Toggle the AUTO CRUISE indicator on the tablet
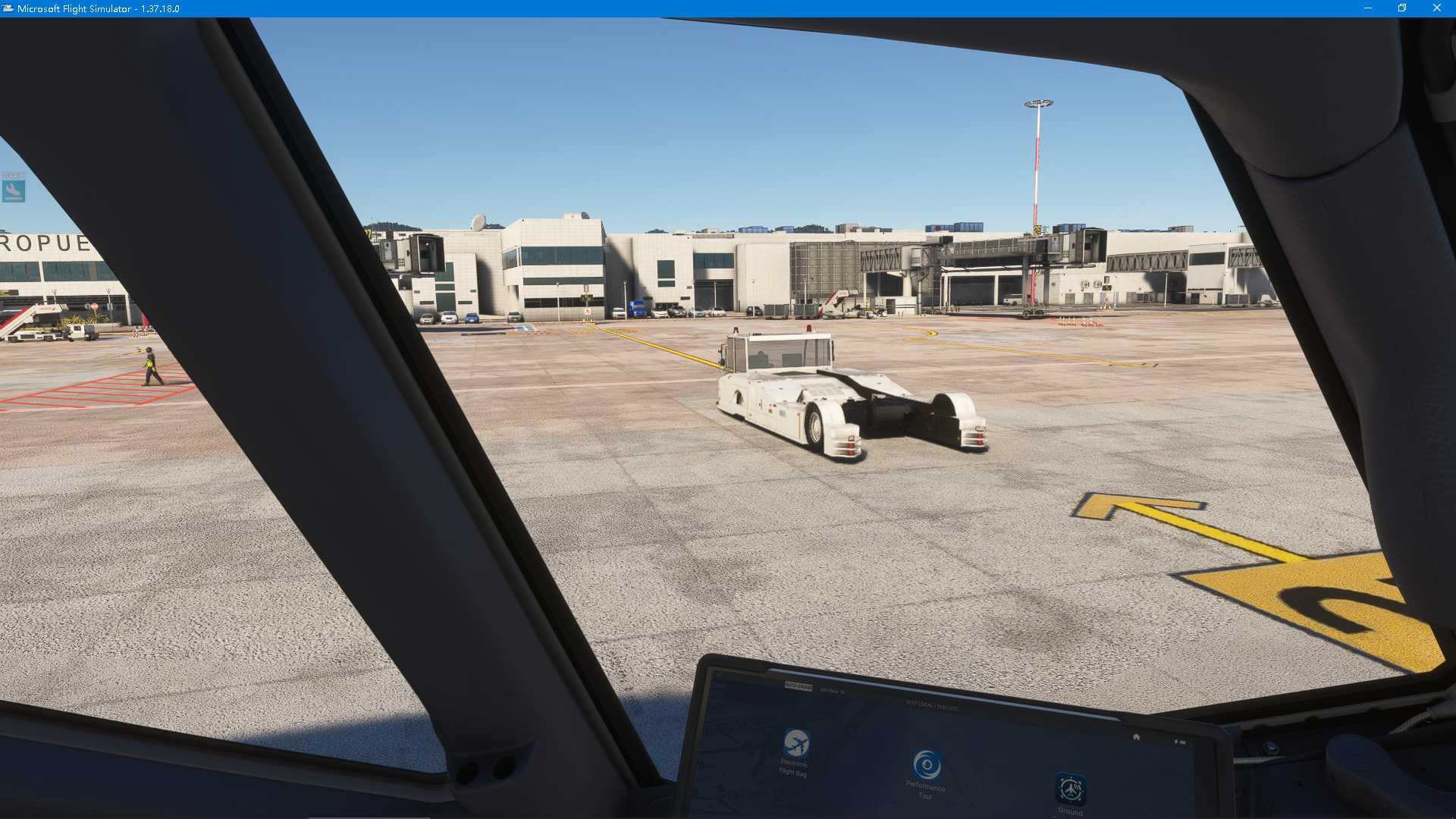Viewport: 1456px width, 819px height. tap(799, 686)
